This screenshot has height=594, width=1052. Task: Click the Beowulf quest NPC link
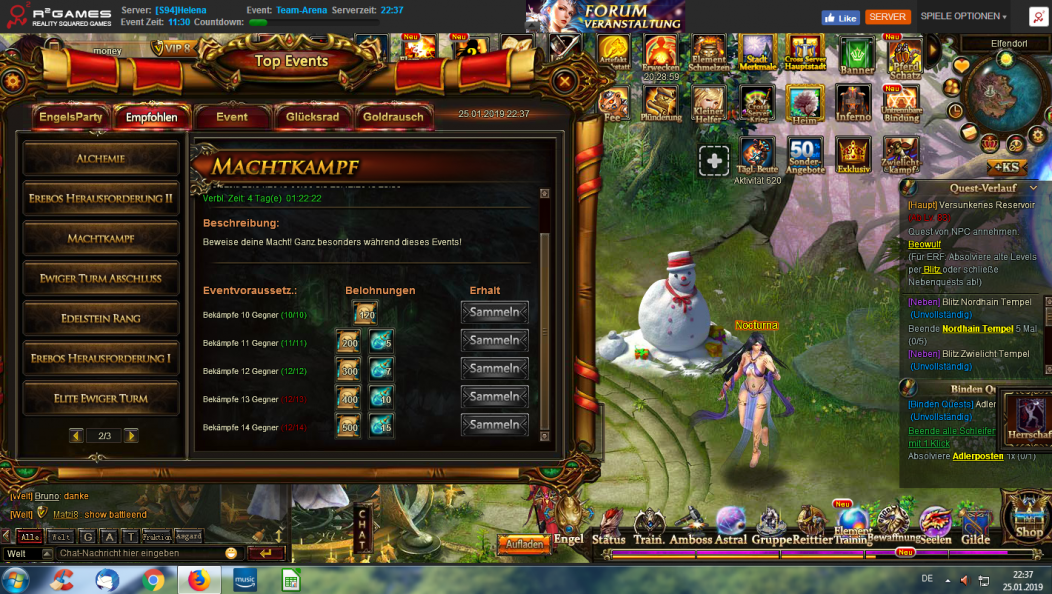(x=924, y=244)
